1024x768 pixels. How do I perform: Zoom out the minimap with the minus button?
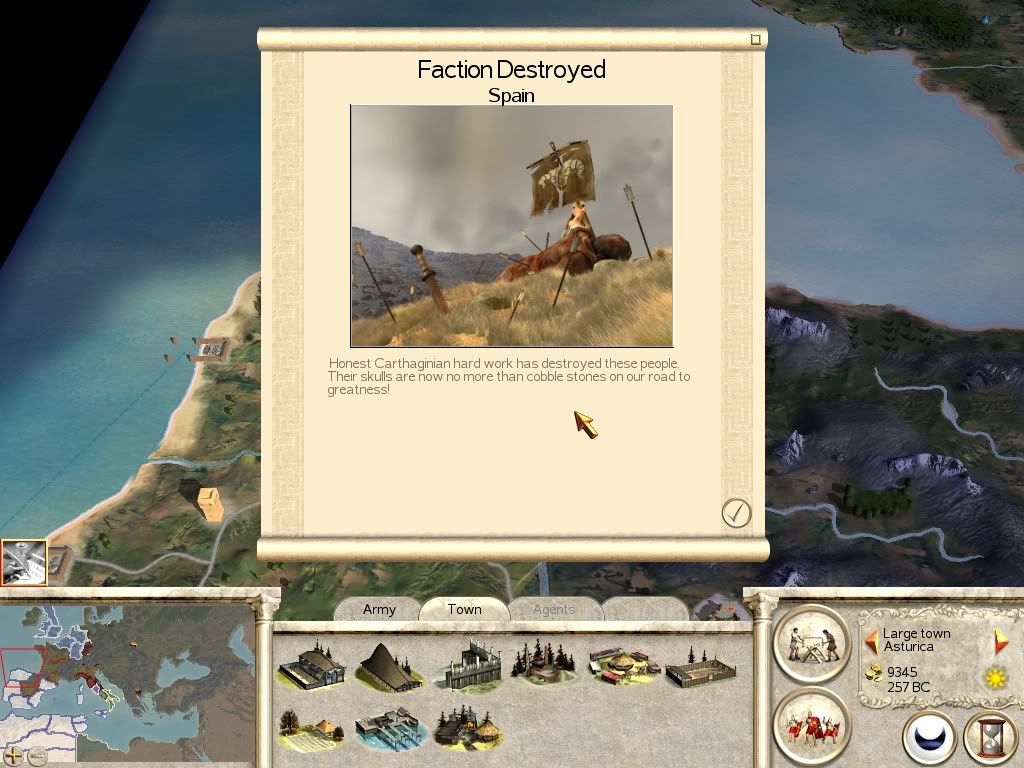[37, 755]
